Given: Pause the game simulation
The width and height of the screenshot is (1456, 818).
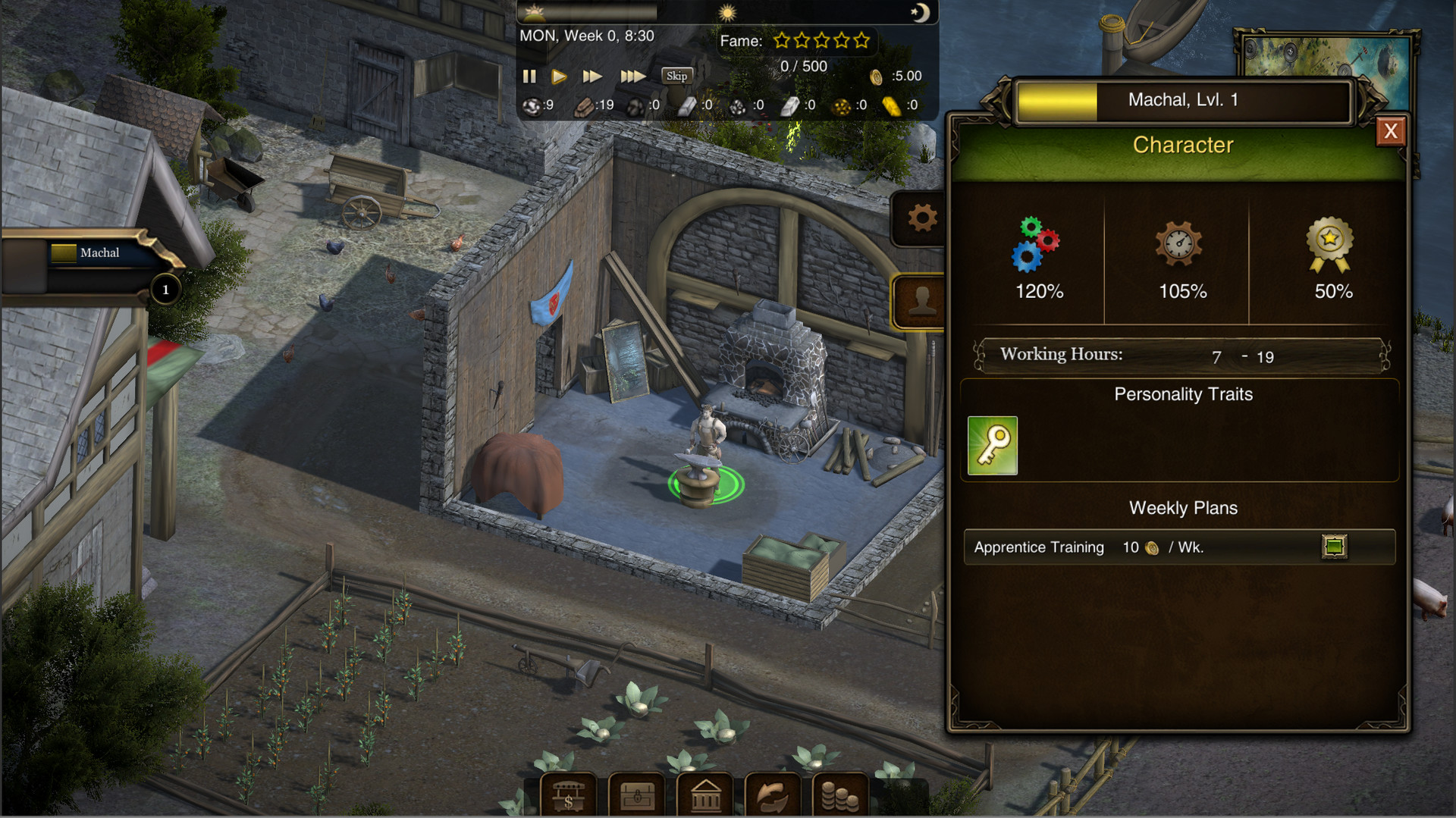Looking at the screenshot, I should coord(529,76).
